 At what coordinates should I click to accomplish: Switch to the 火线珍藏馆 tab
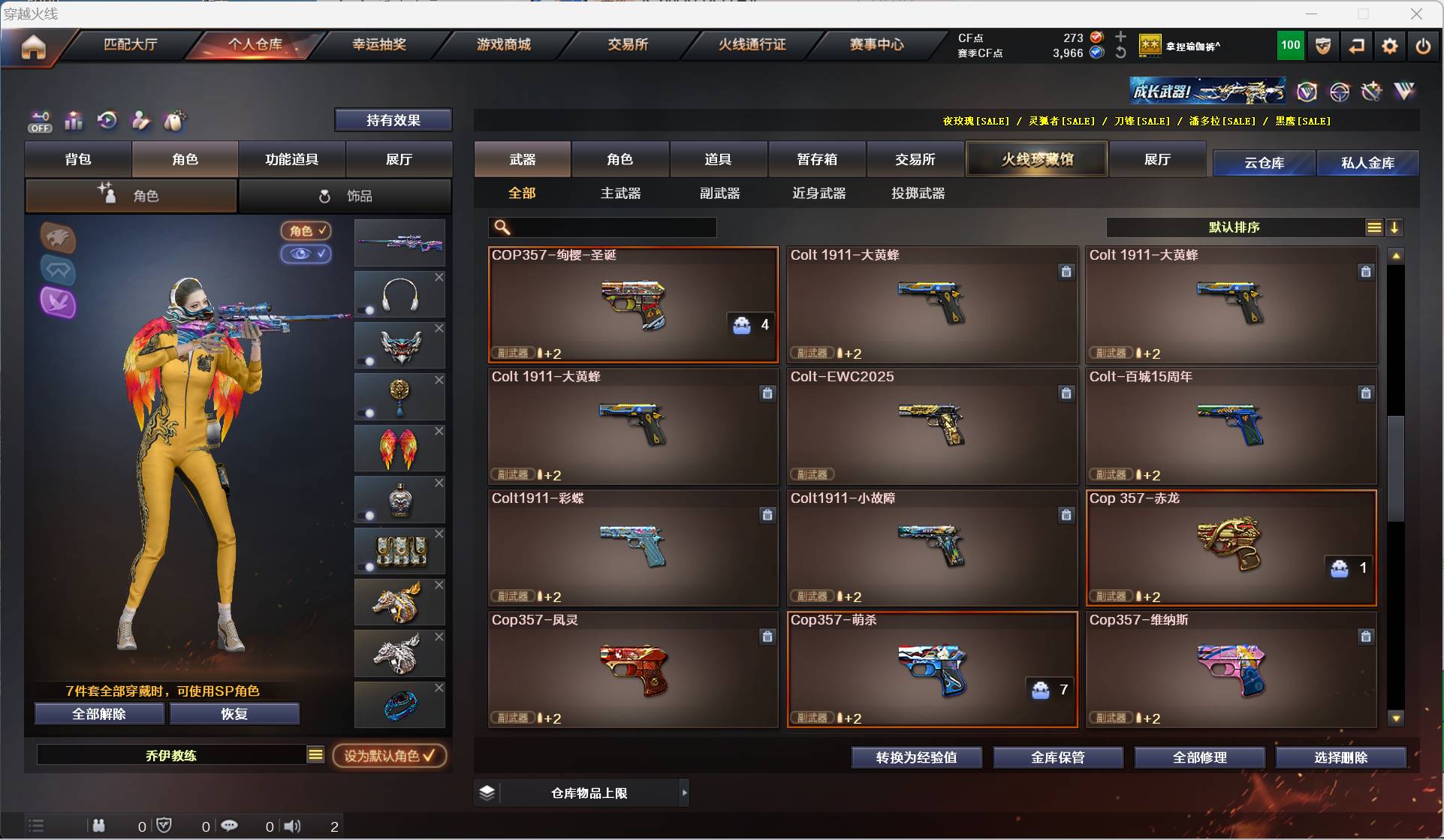click(1036, 158)
